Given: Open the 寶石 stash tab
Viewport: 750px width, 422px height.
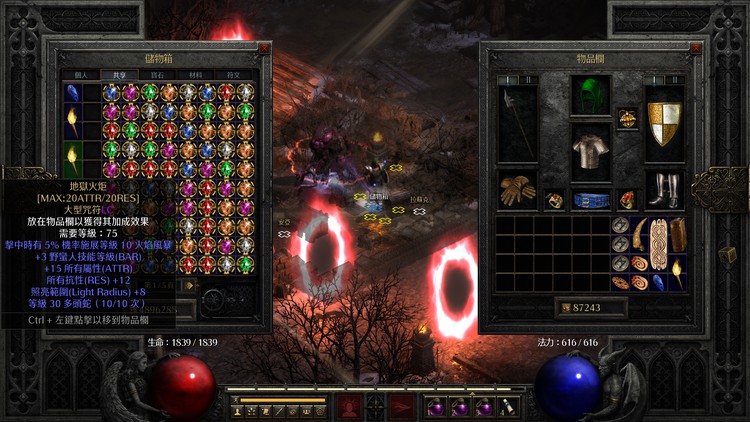Looking at the screenshot, I should (x=155, y=75).
